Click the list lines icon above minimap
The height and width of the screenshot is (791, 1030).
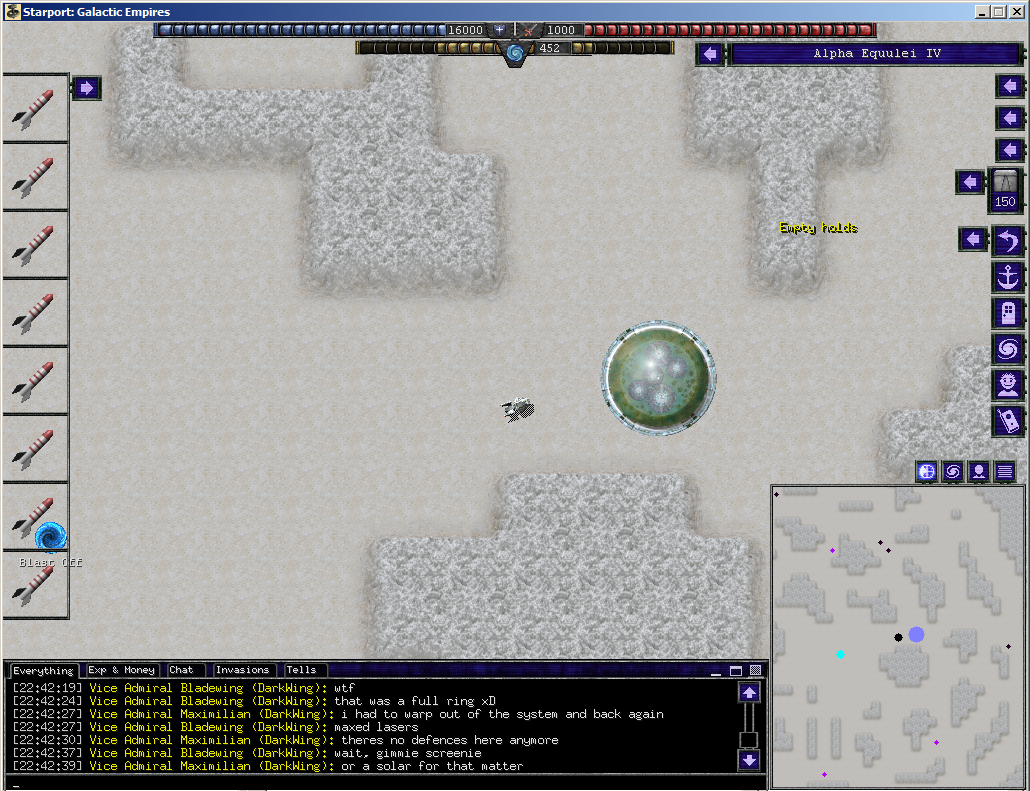coord(1005,471)
